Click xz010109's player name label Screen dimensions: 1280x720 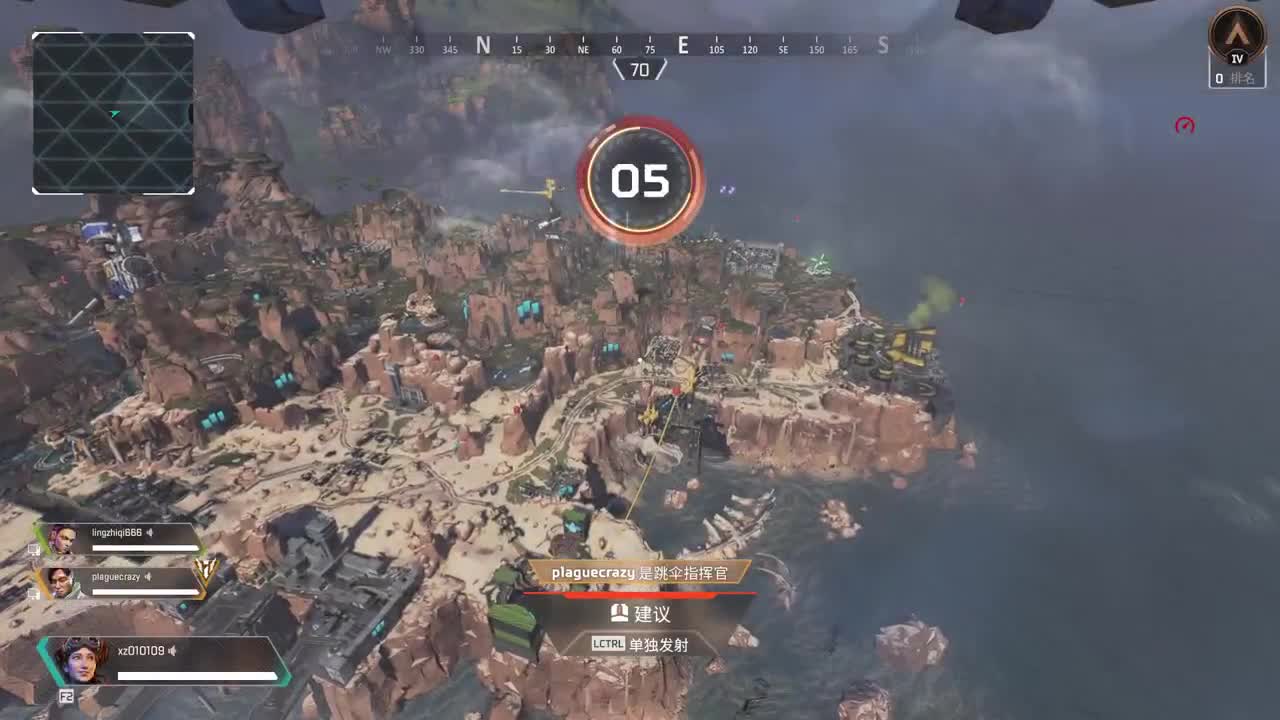pyautogui.click(x=141, y=650)
